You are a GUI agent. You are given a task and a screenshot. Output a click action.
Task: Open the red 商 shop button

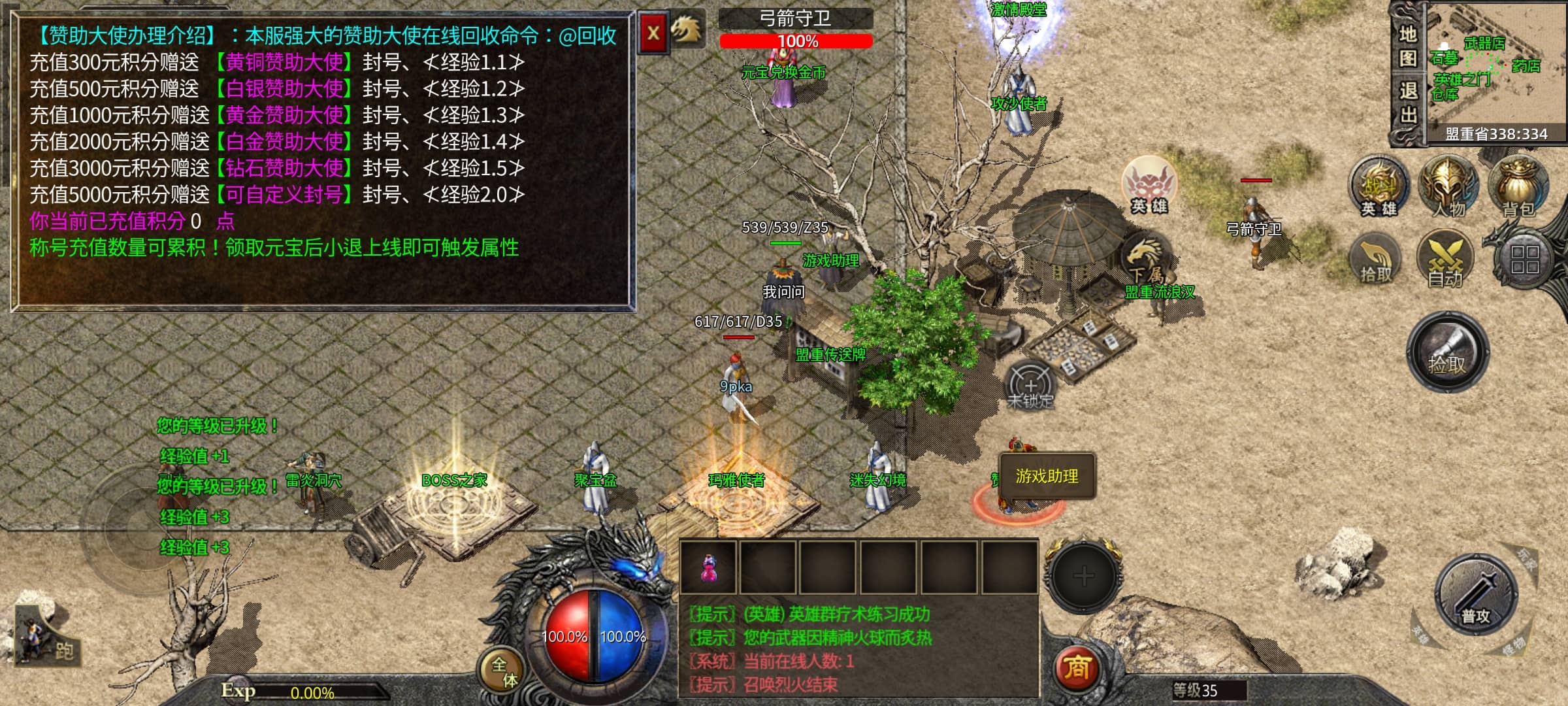click(1077, 668)
